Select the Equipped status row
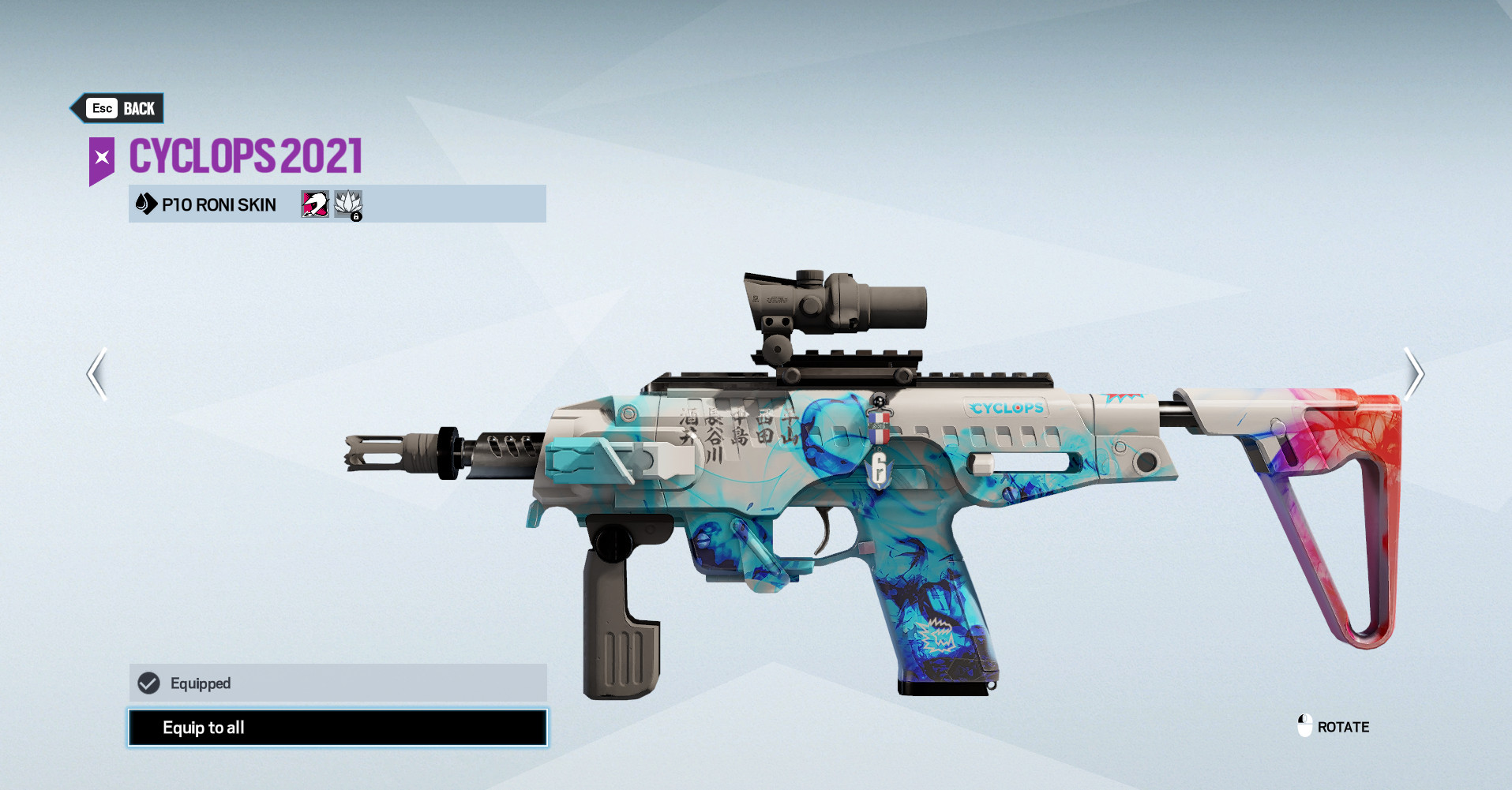Viewport: 1512px width, 790px height. tap(337, 683)
